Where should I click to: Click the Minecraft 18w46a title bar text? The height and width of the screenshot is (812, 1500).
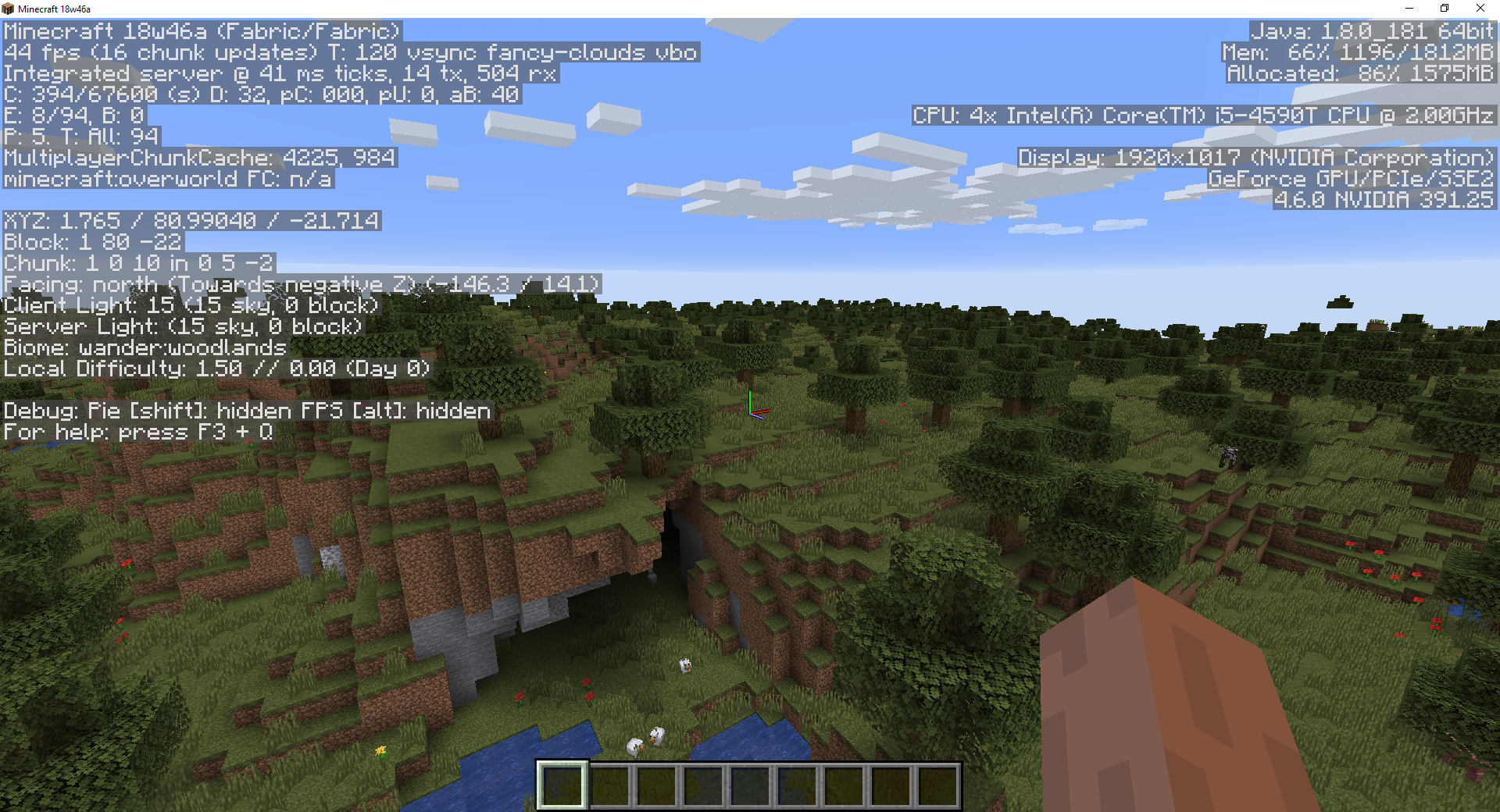[53, 9]
